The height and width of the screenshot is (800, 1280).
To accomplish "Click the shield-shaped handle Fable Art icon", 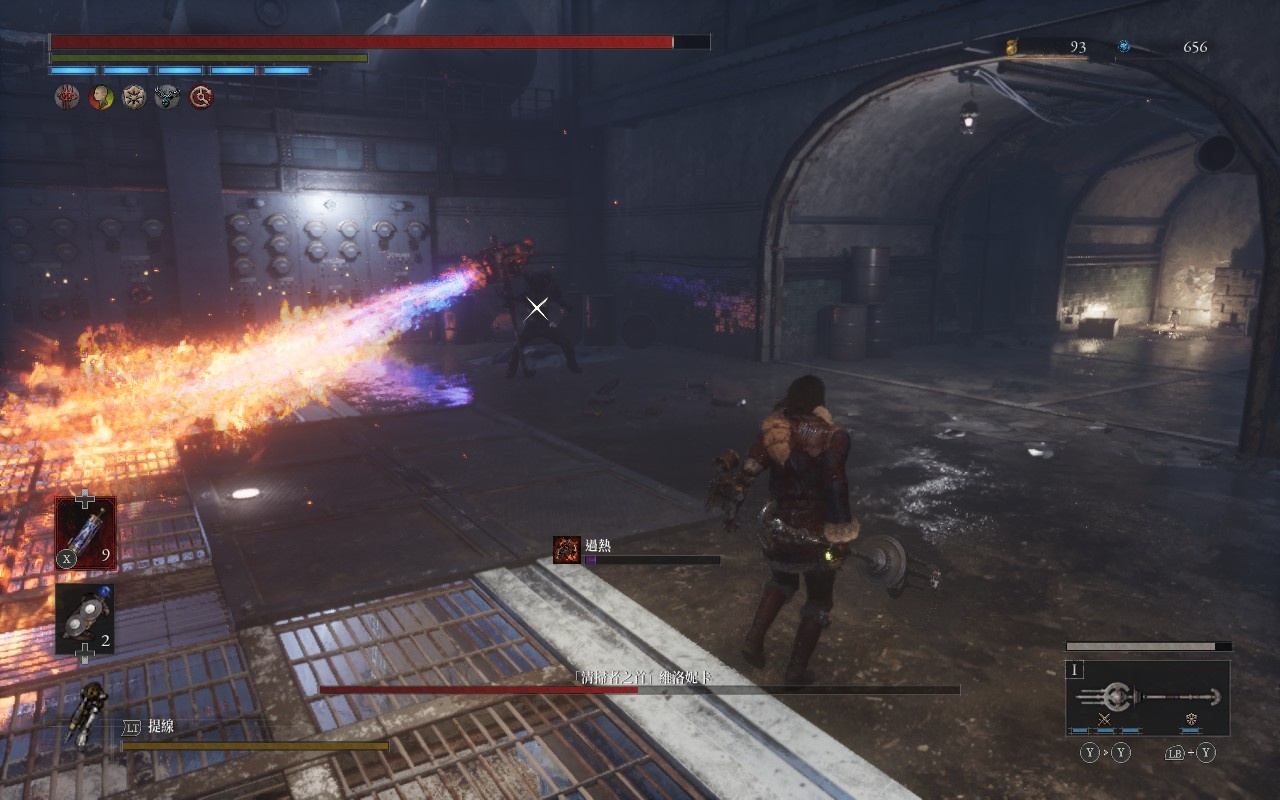I will tap(1191, 720).
